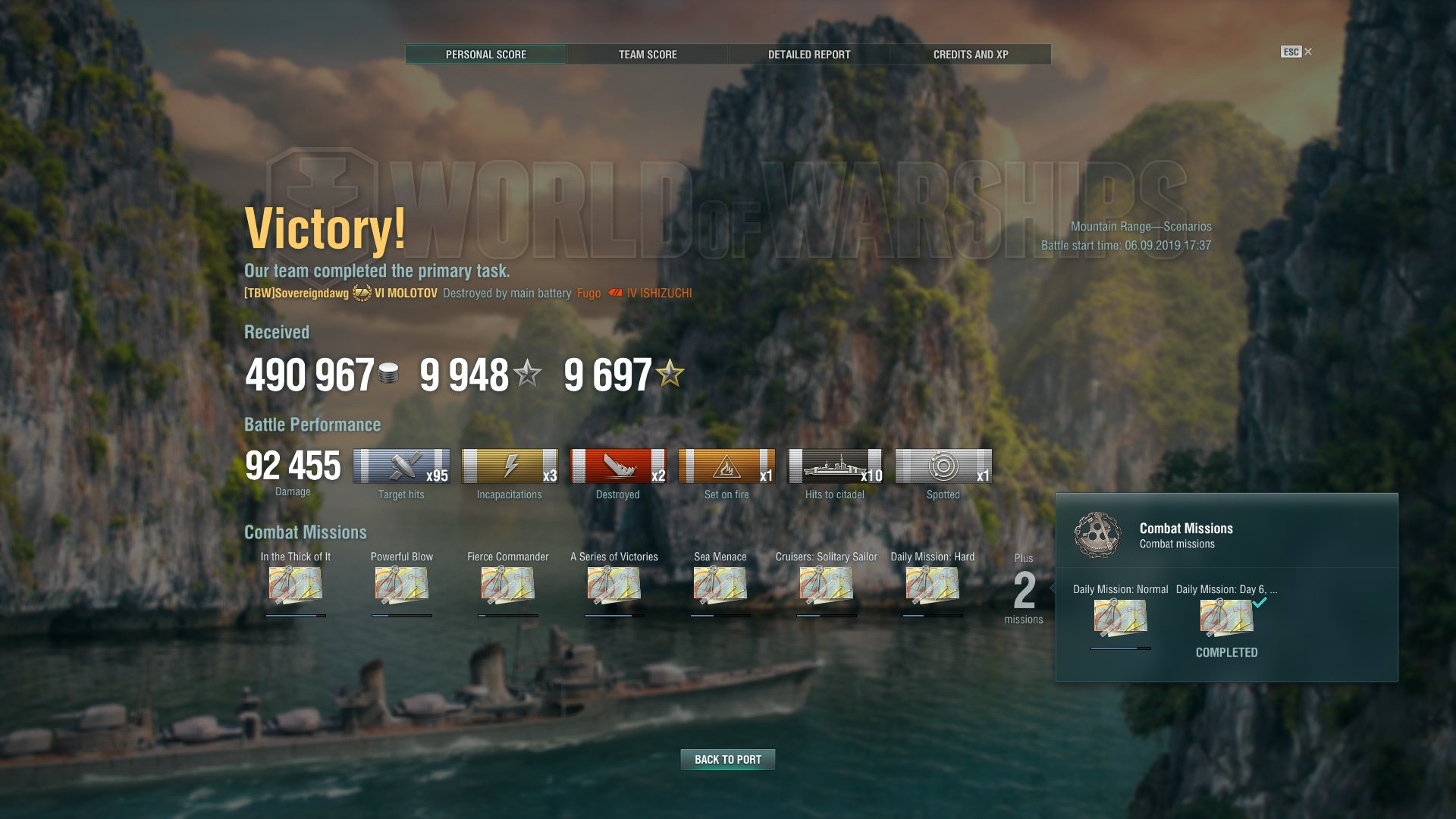This screenshot has height=819, width=1456.
Task: Click the Hits to citadel ribbon
Action: tap(835, 466)
